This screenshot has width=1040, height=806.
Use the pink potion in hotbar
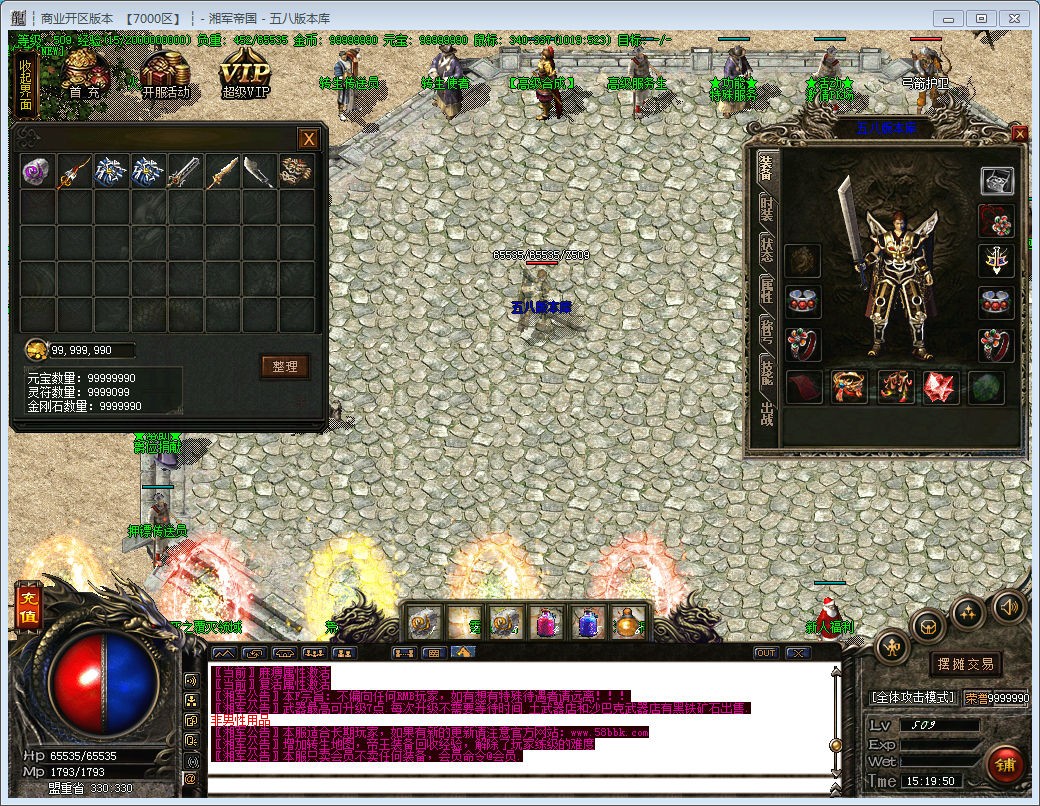[x=547, y=623]
